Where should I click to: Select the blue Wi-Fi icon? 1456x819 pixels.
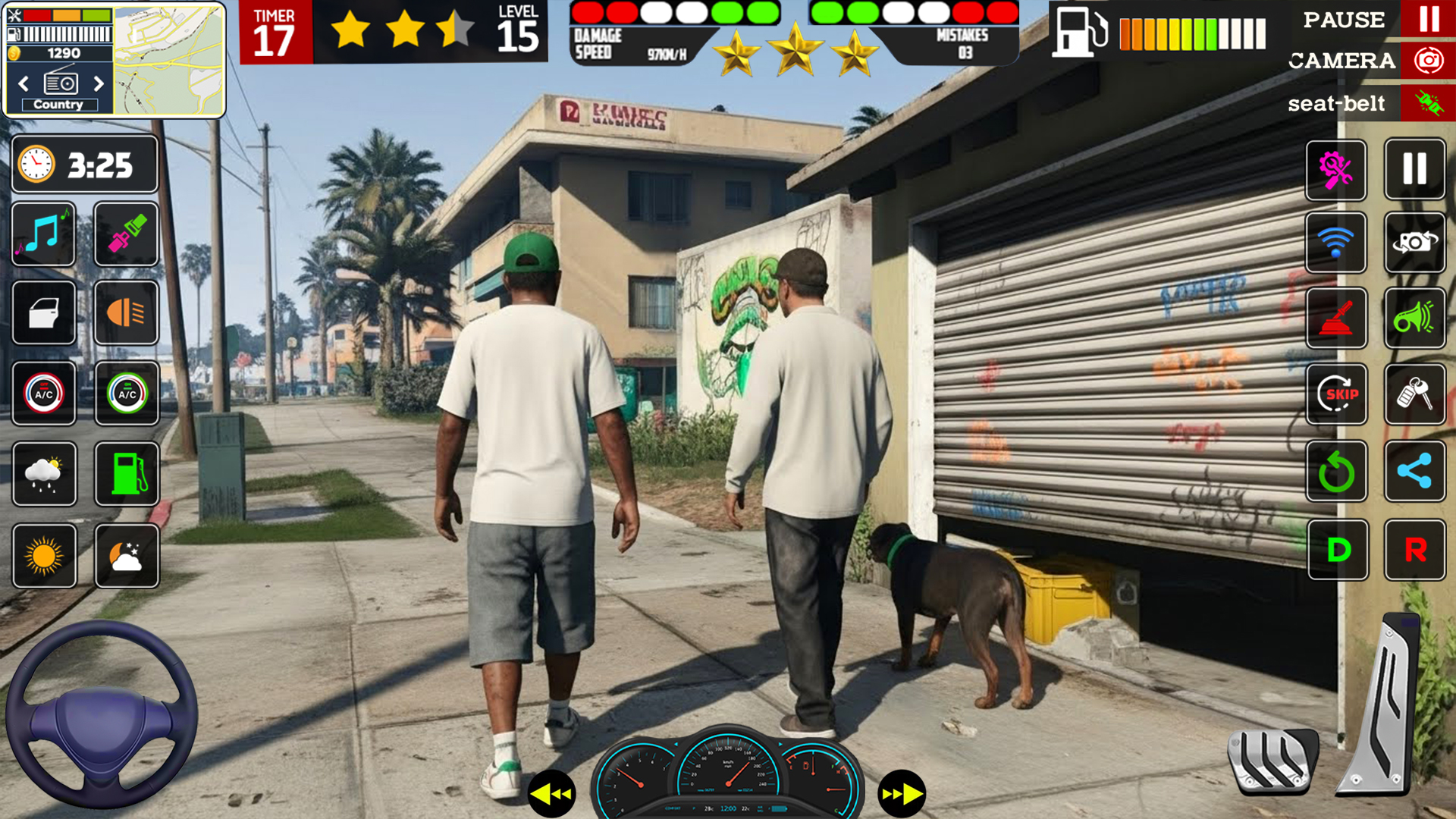(1336, 244)
